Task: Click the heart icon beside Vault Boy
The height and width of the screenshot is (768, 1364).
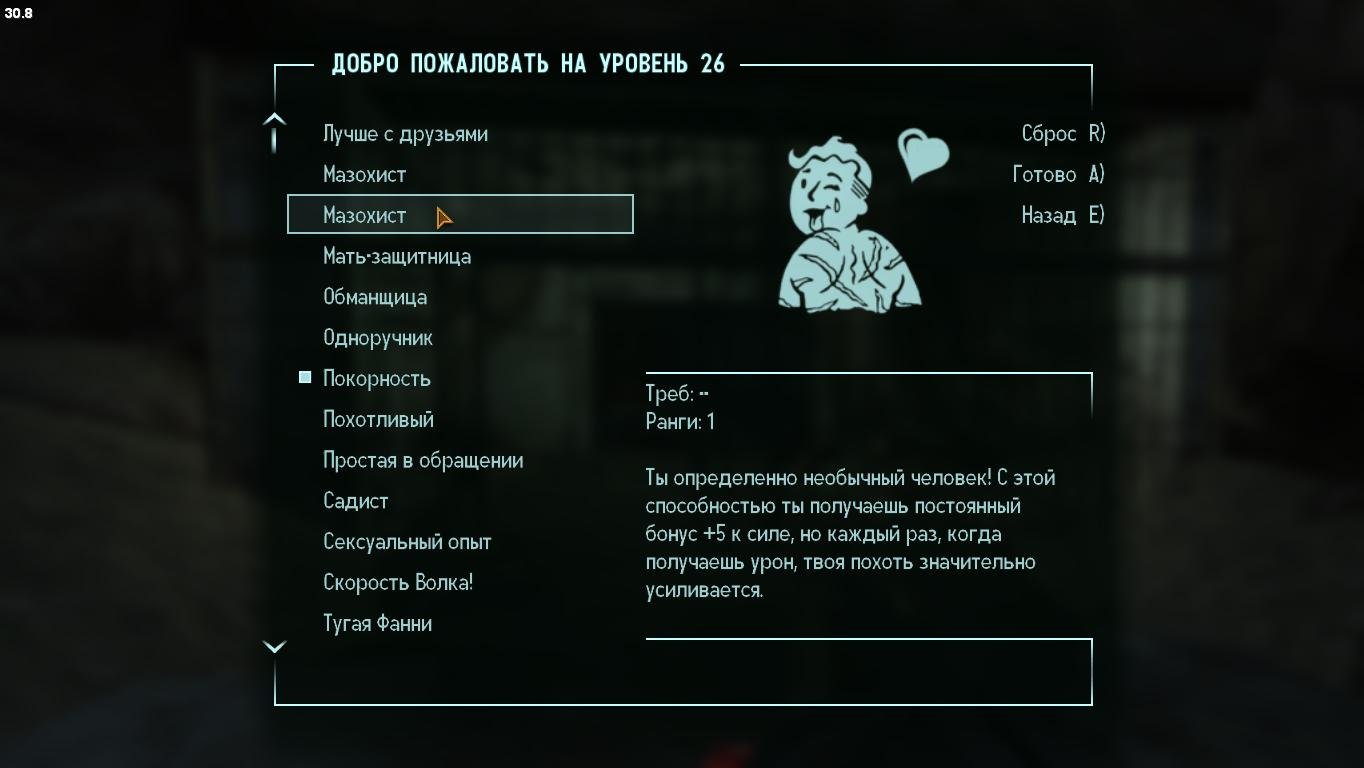Action: [922, 153]
